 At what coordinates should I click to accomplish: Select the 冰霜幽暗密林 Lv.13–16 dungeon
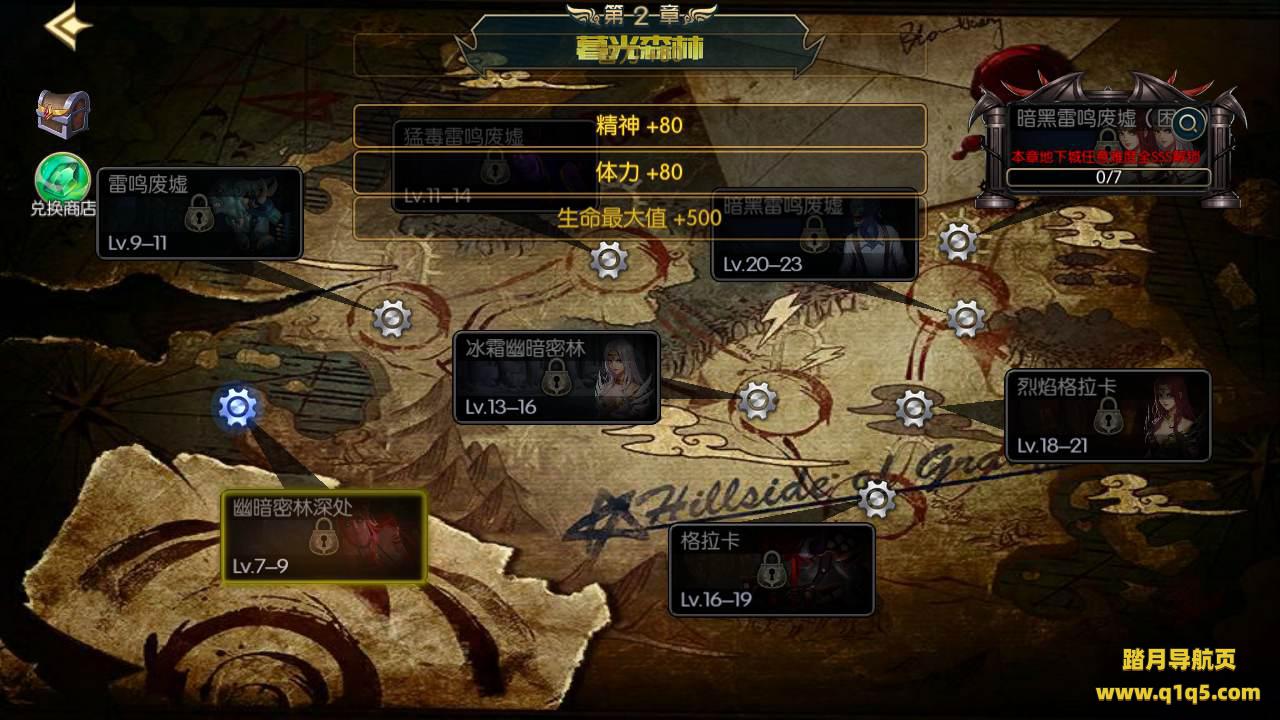click(x=556, y=378)
